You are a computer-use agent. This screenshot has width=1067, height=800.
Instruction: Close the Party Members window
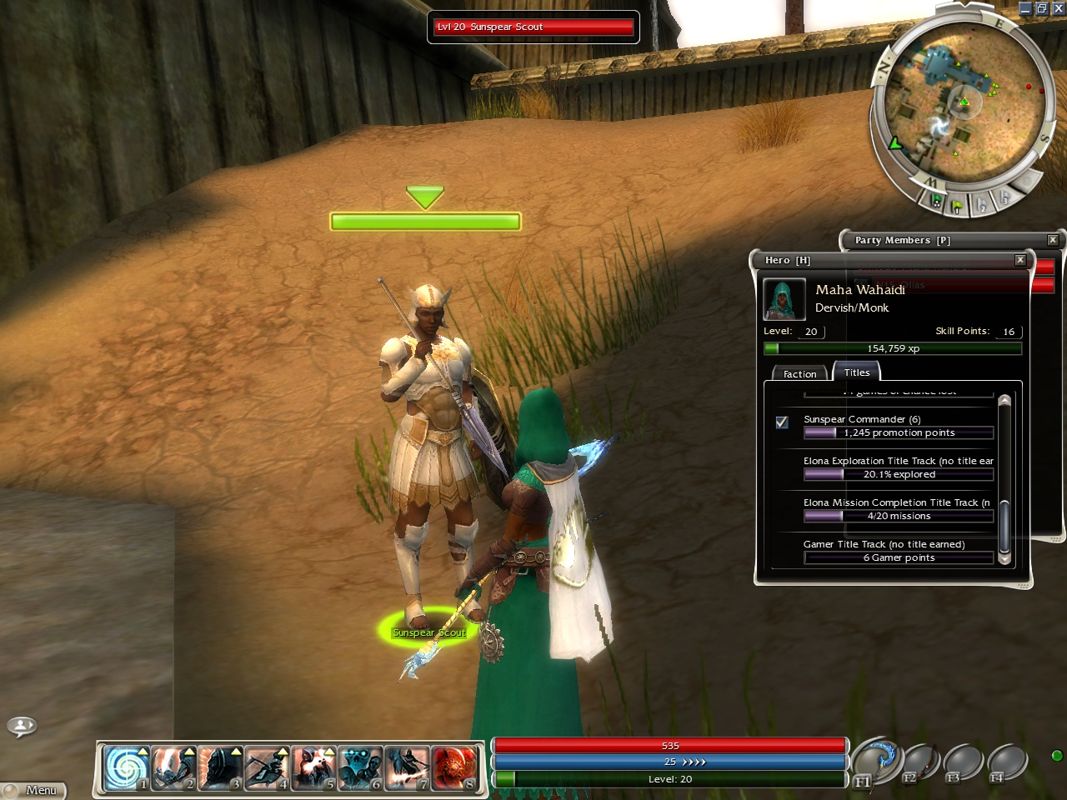(x=1052, y=240)
